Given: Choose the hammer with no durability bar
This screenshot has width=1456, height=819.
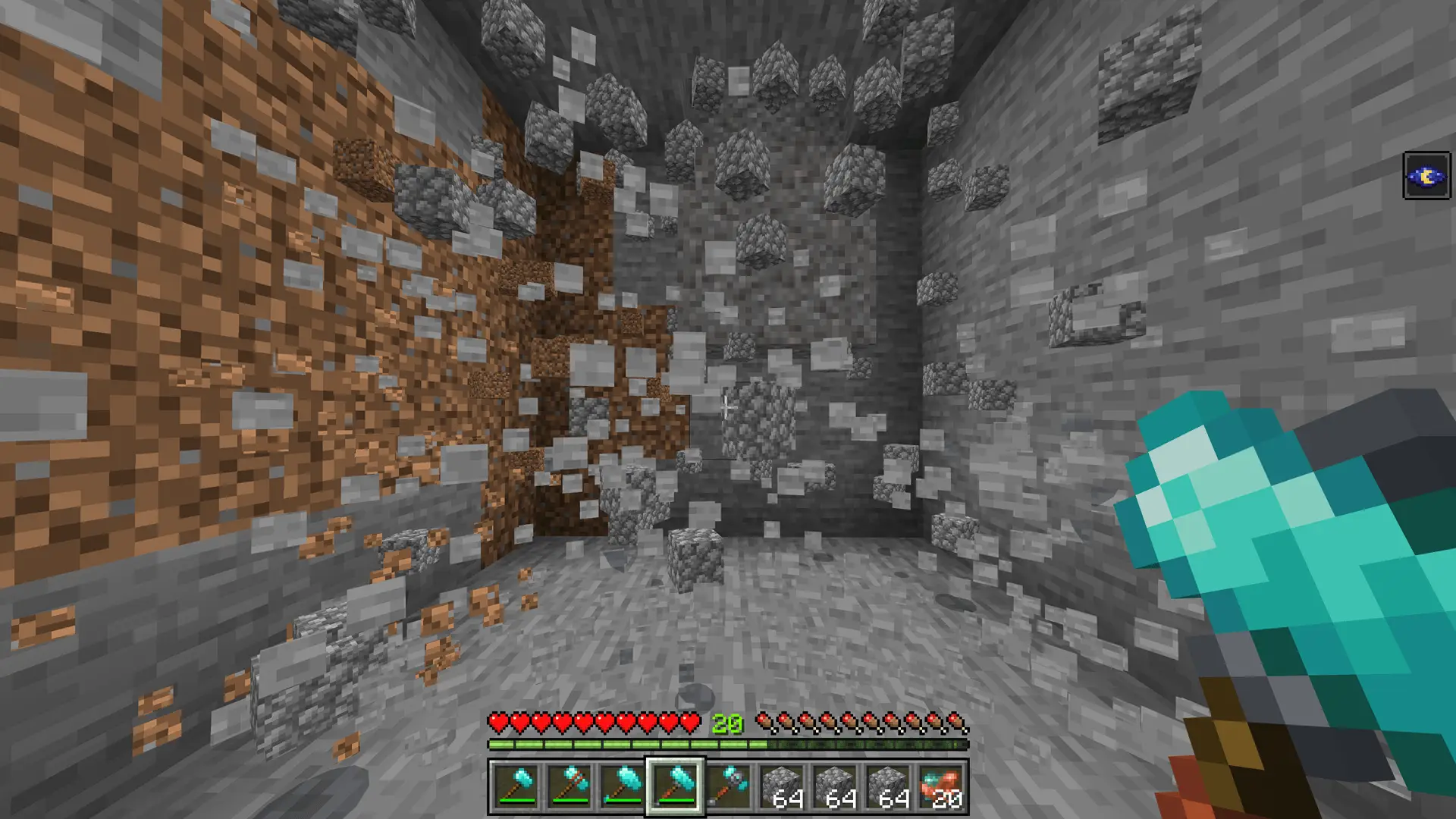Looking at the screenshot, I should click(x=728, y=786).
